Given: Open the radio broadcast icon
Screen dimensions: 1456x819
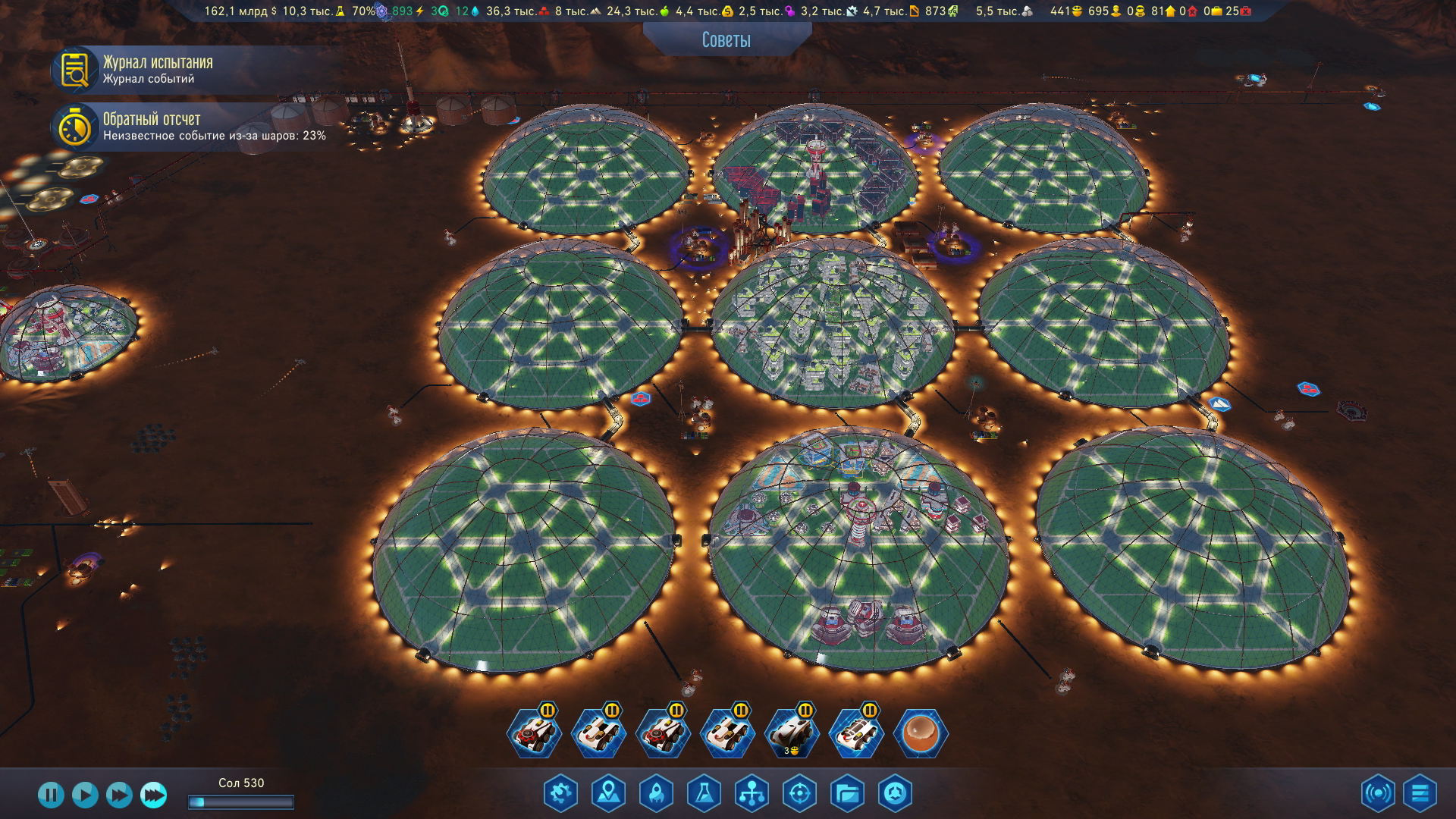Looking at the screenshot, I should [x=1378, y=794].
